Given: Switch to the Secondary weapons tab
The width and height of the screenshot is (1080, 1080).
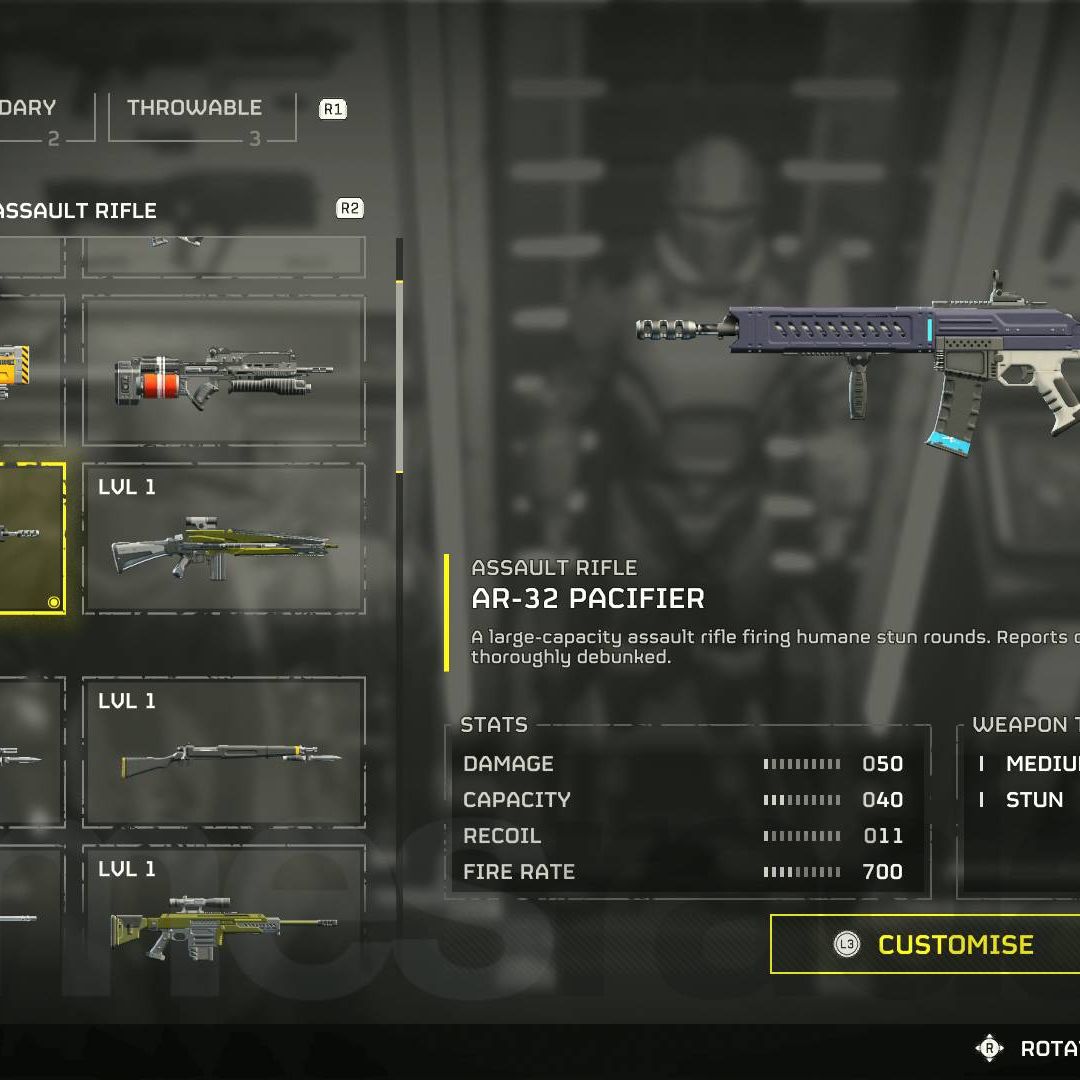Looking at the screenshot, I should (x=30, y=108).
